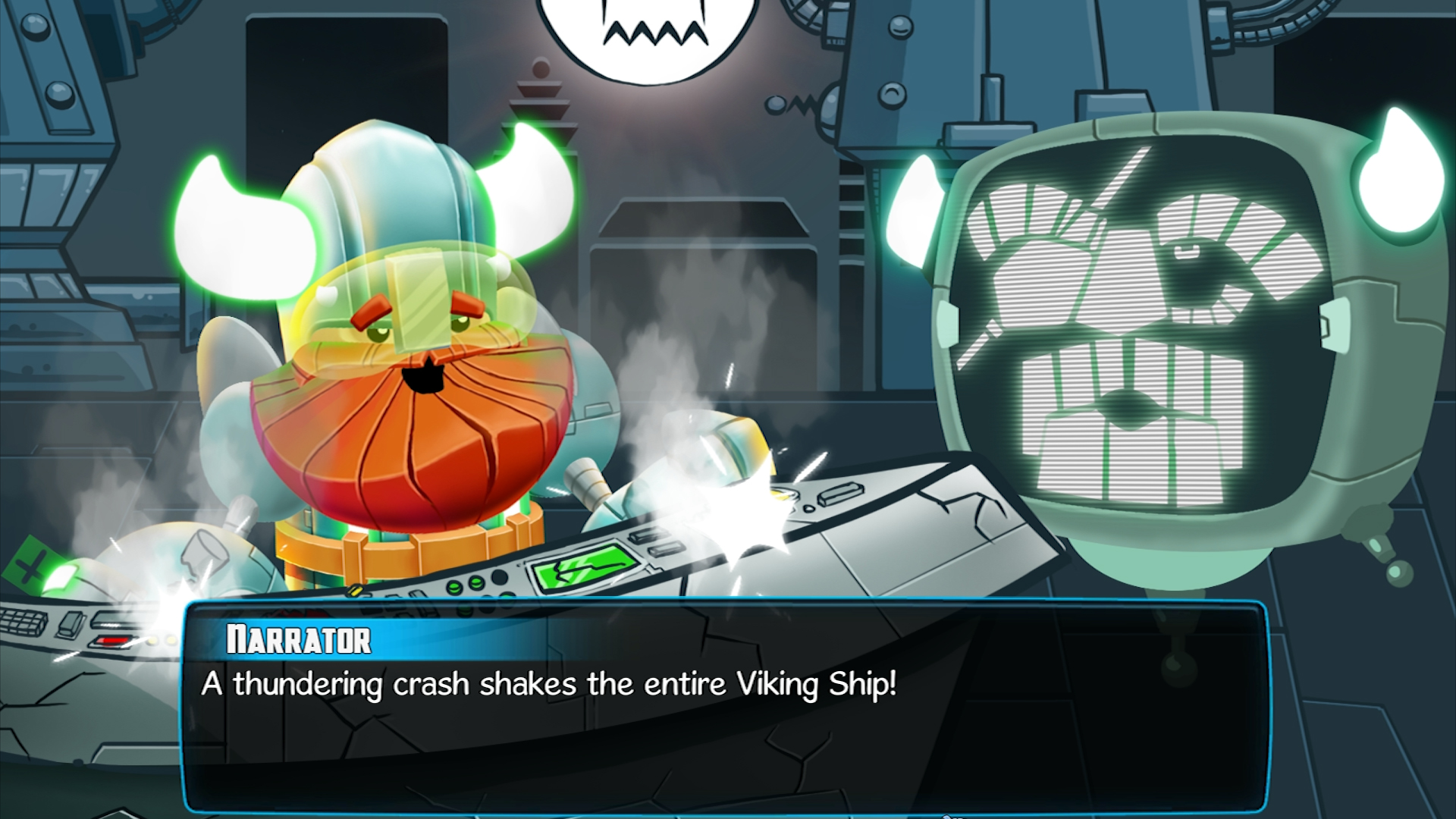Viewport: 1456px width, 819px height.
Task: Click the dialogue line about the Viking Ship
Action: coord(546,683)
